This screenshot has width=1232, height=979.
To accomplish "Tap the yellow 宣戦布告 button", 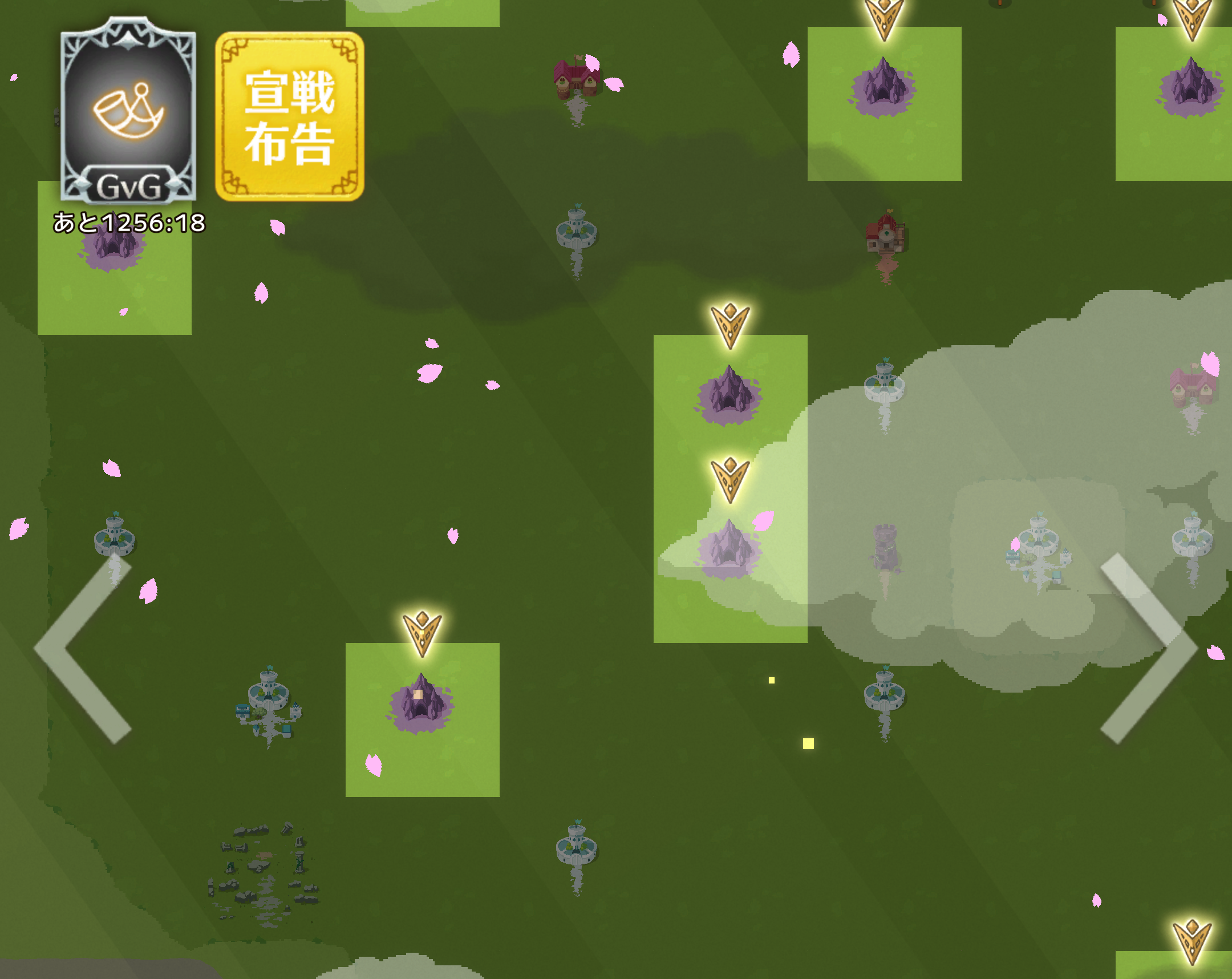I will pos(290,116).
